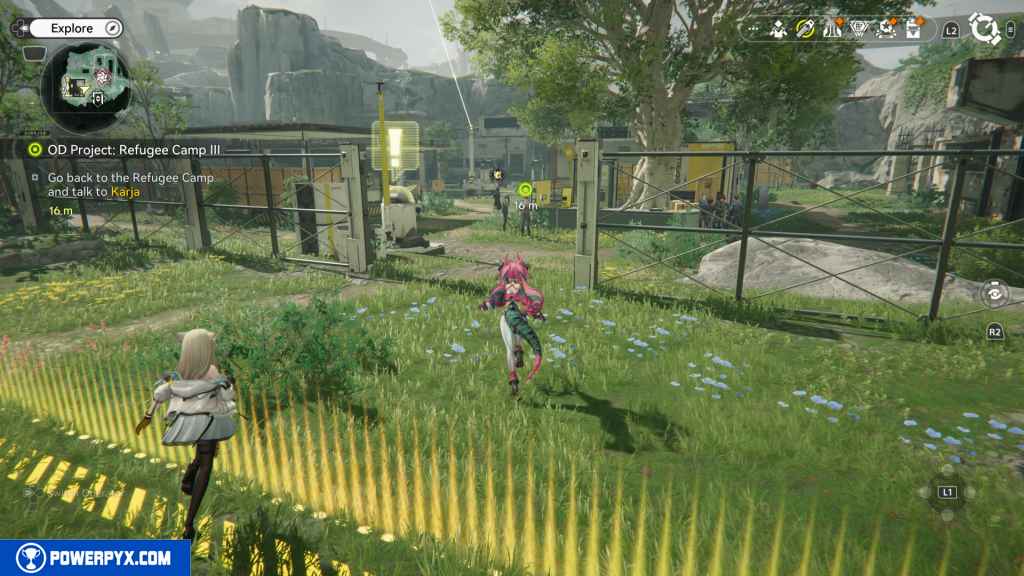
Task: Open the character icon in top bar
Action: pyautogui.click(x=779, y=29)
